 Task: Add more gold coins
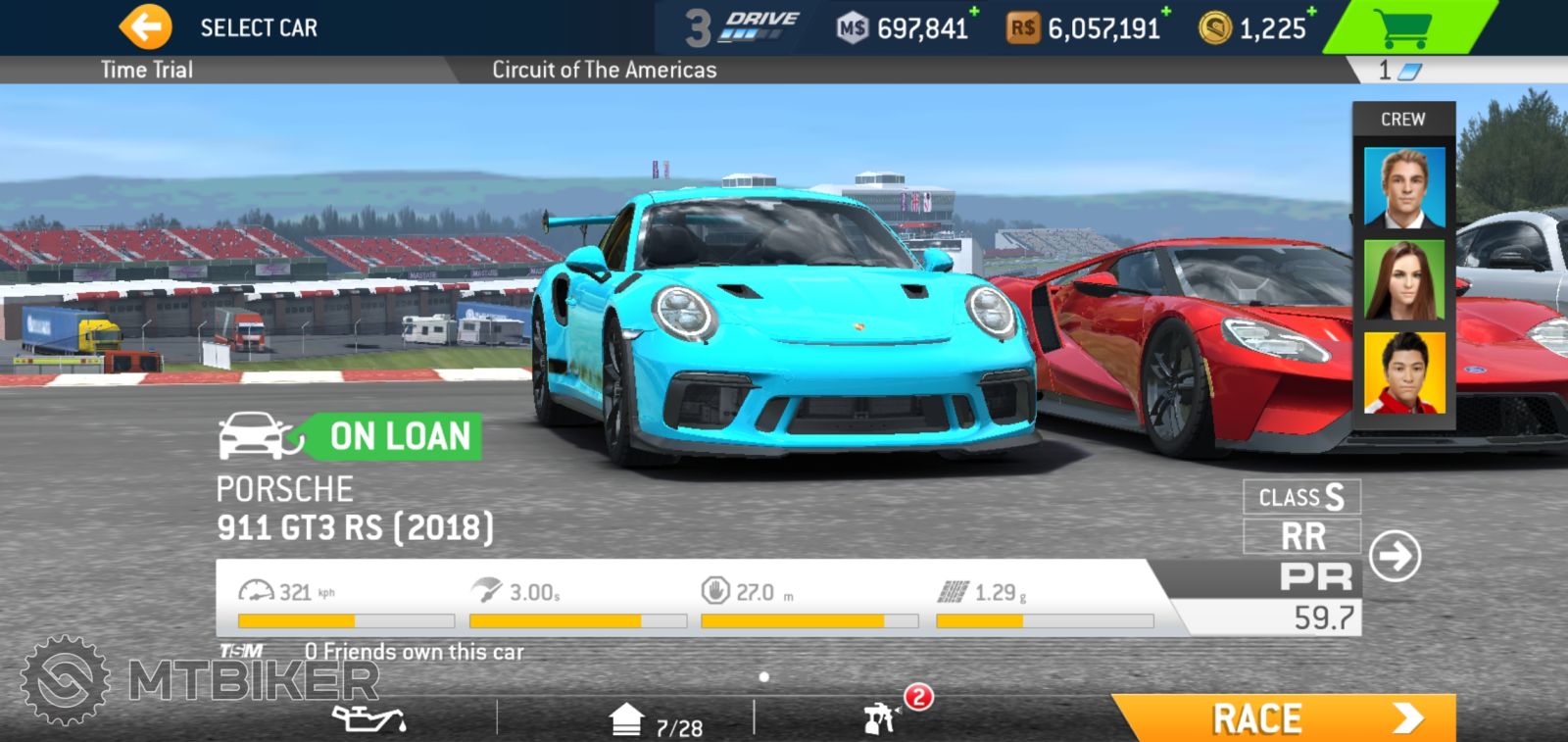tap(1312, 12)
